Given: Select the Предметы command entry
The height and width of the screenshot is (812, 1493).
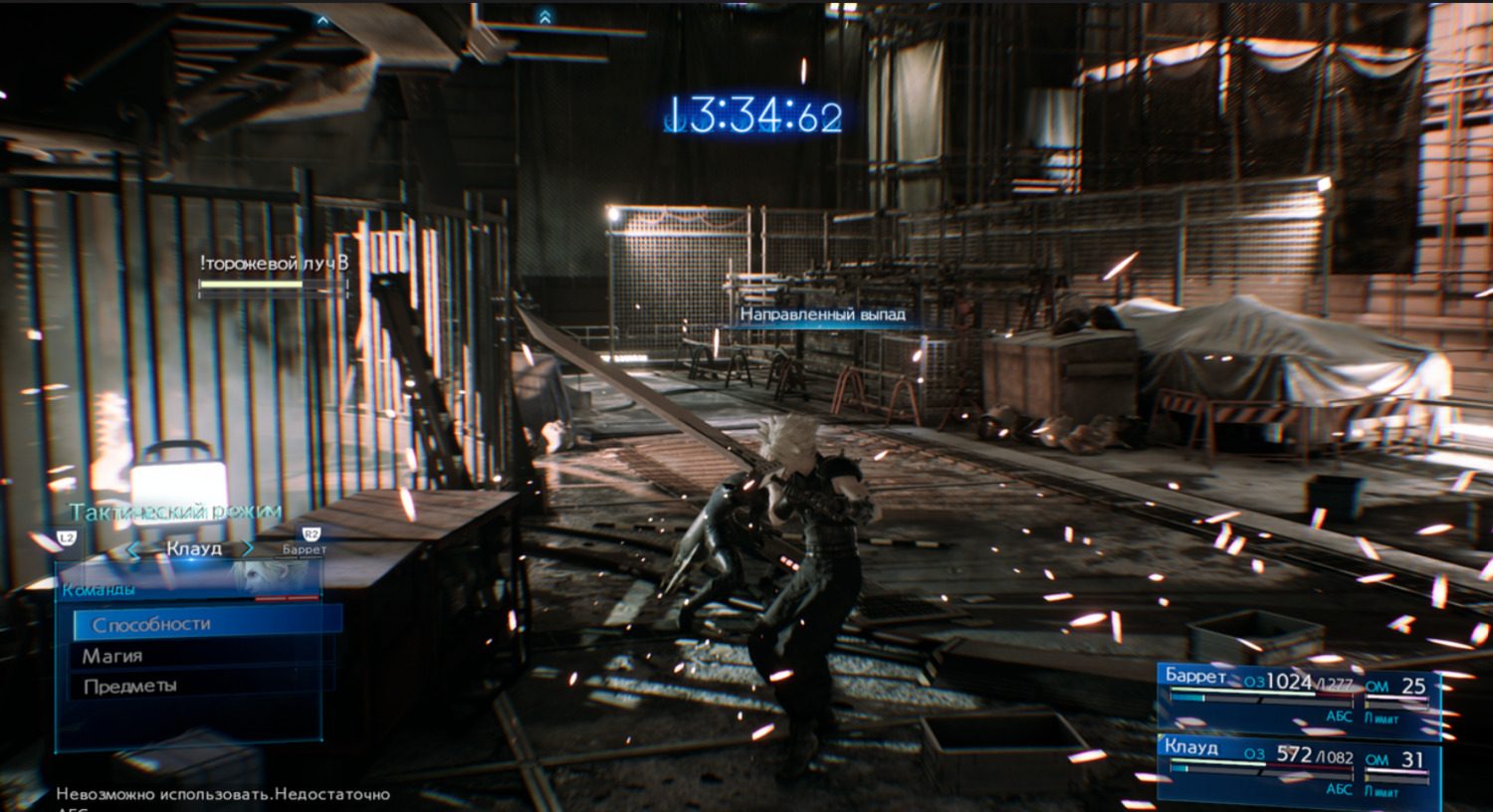Looking at the screenshot, I should coord(199,686).
